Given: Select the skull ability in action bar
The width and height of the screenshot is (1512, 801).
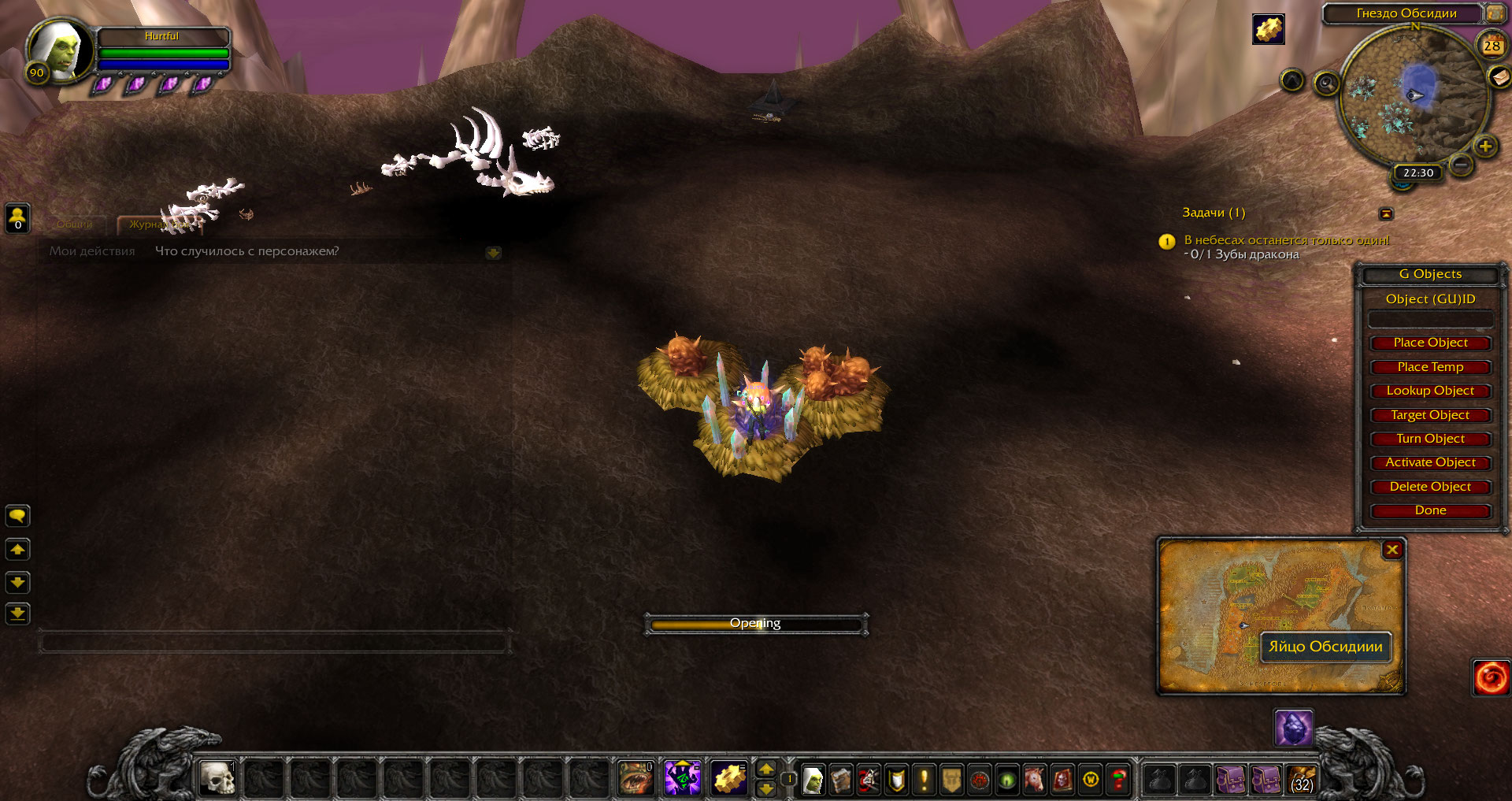Looking at the screenshot, I should click(x=217, y=779).
